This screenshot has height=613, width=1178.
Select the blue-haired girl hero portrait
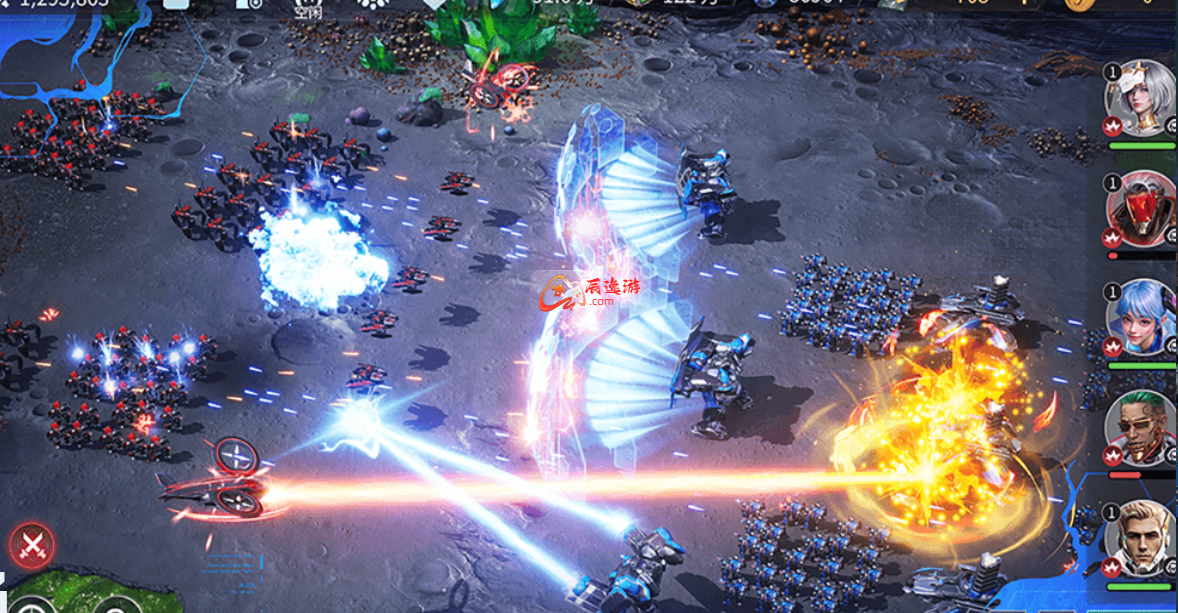pos(1141,317)
